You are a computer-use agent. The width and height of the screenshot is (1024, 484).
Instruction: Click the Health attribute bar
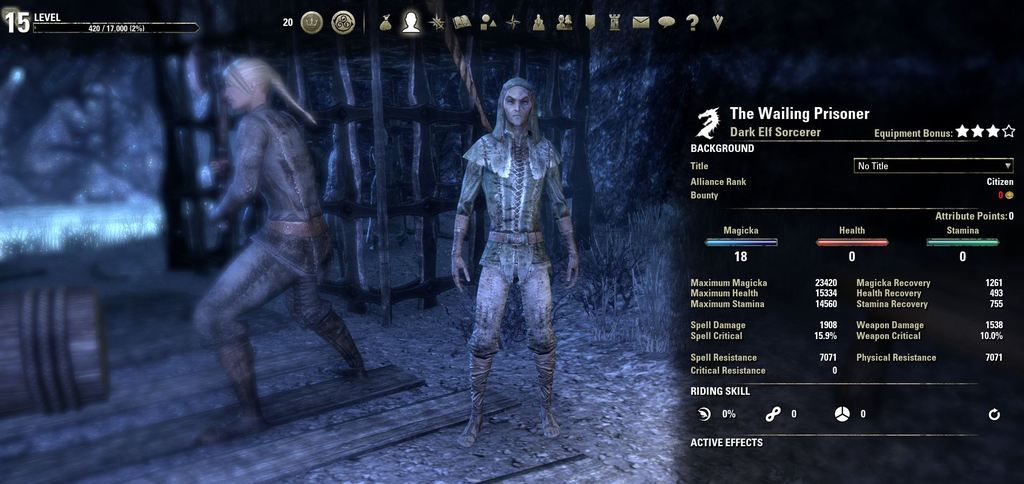coord(852,242)
